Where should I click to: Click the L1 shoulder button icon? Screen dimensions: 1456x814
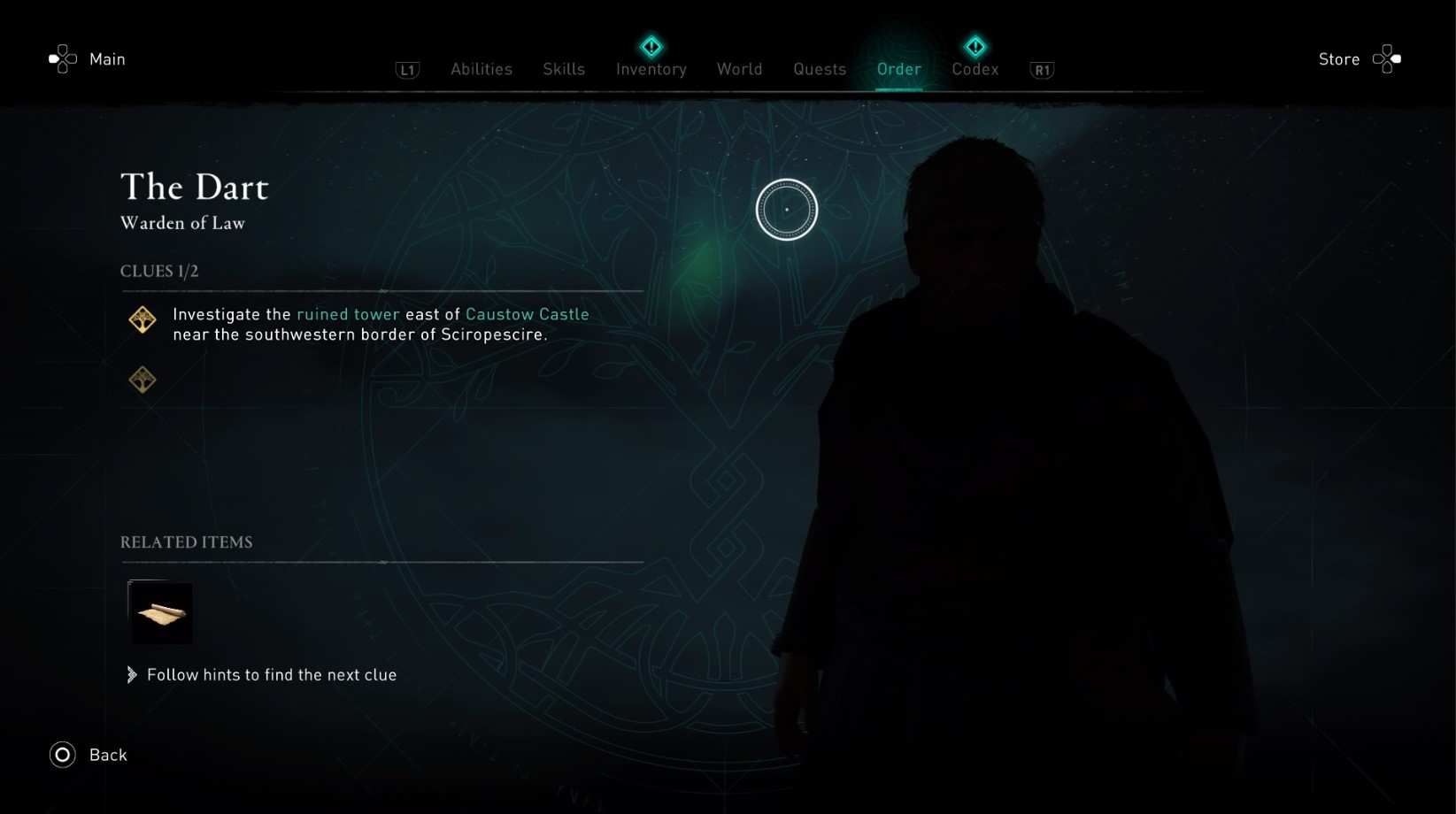(407, 70)
